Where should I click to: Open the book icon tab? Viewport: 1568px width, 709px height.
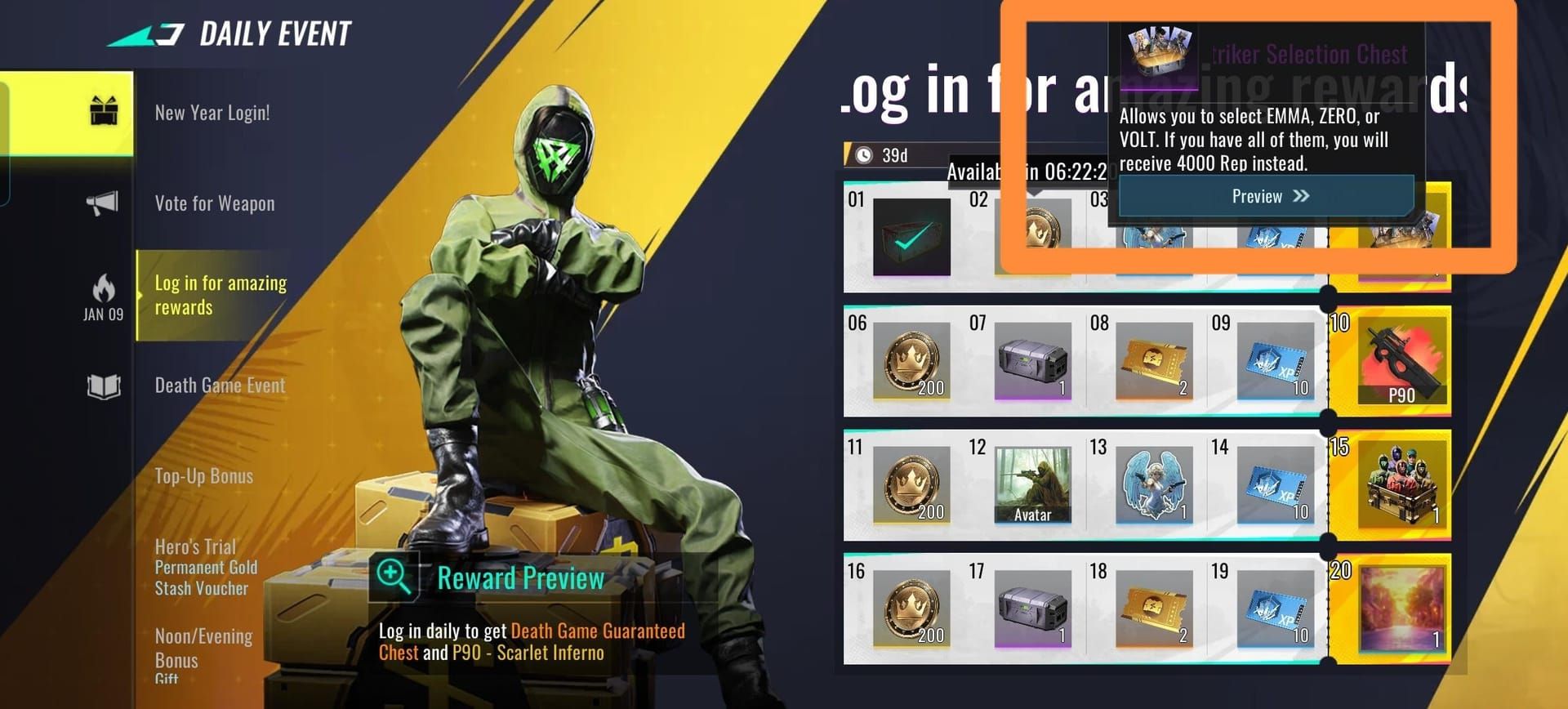click(104, 386)
